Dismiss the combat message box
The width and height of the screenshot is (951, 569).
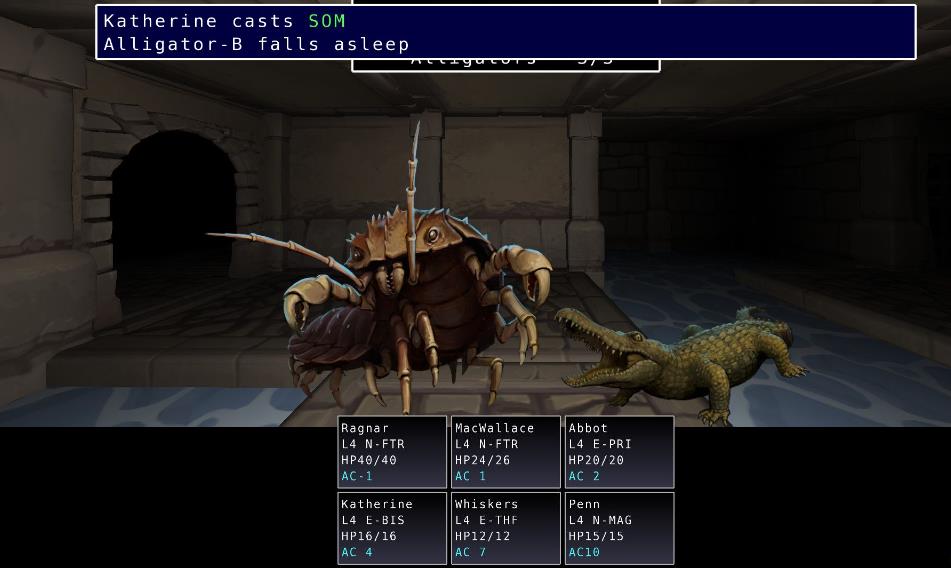[505, 33]
